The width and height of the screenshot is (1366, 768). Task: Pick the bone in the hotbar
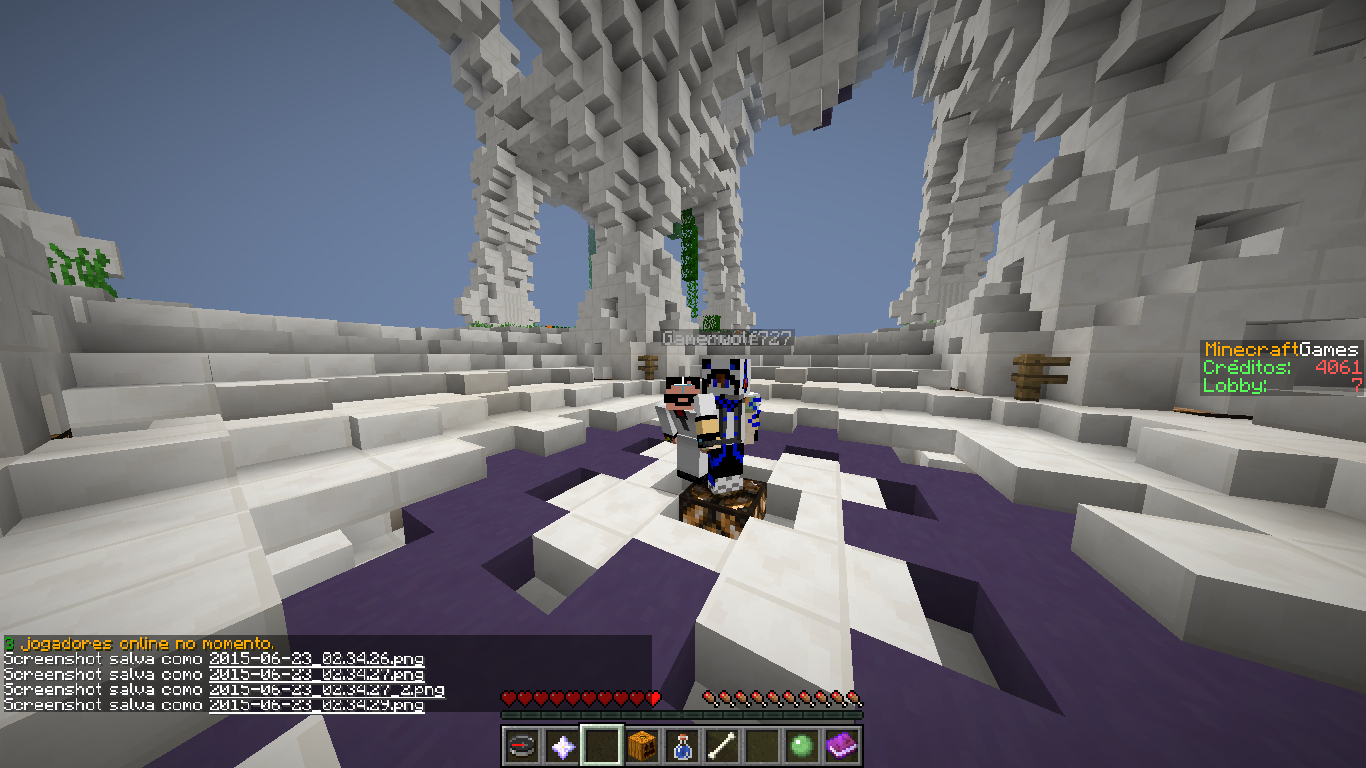[722, 745]
